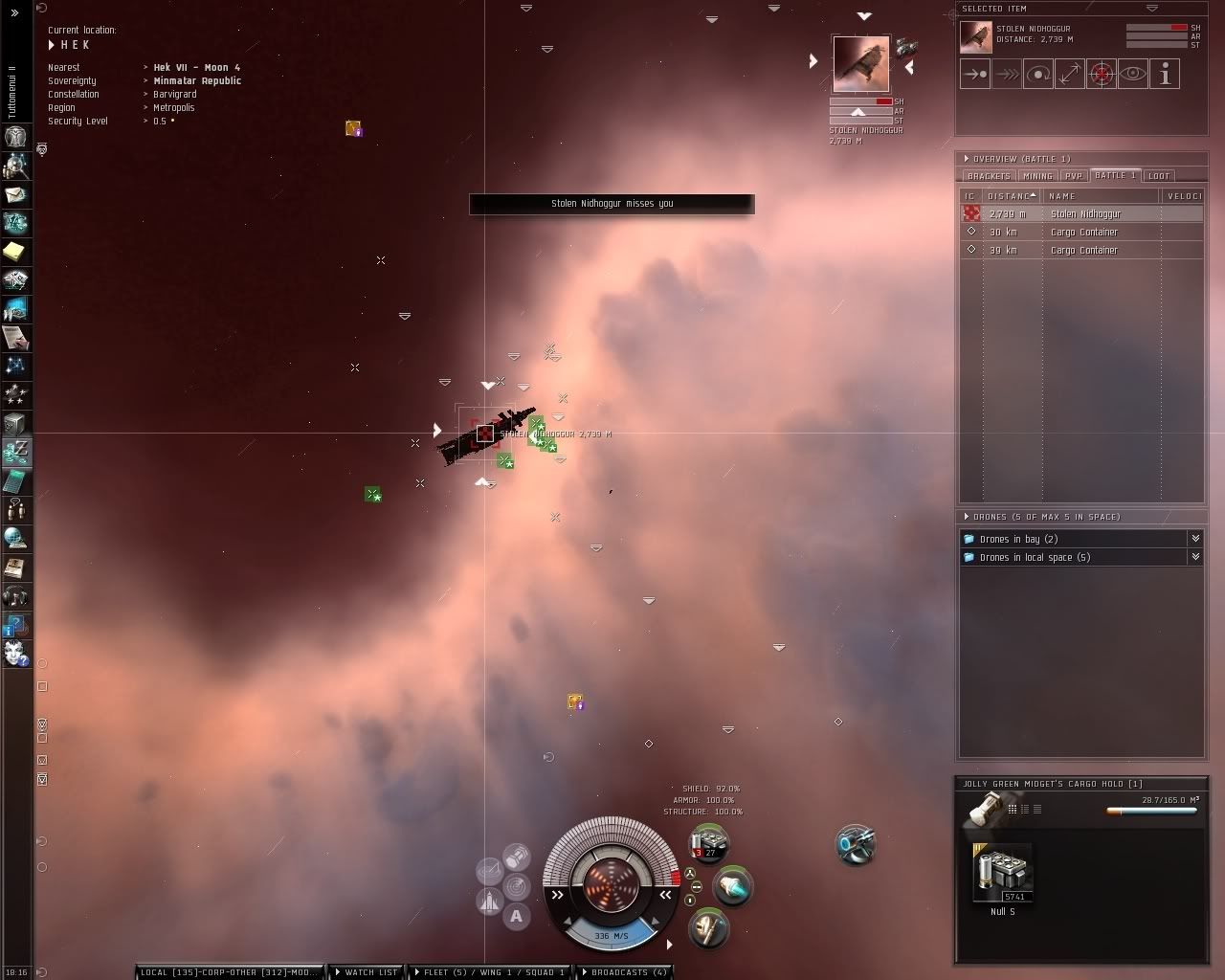This screenshot has width=1225, height=980.
Task: Orbit the selected target
Action: click(x=1038, y=74)
